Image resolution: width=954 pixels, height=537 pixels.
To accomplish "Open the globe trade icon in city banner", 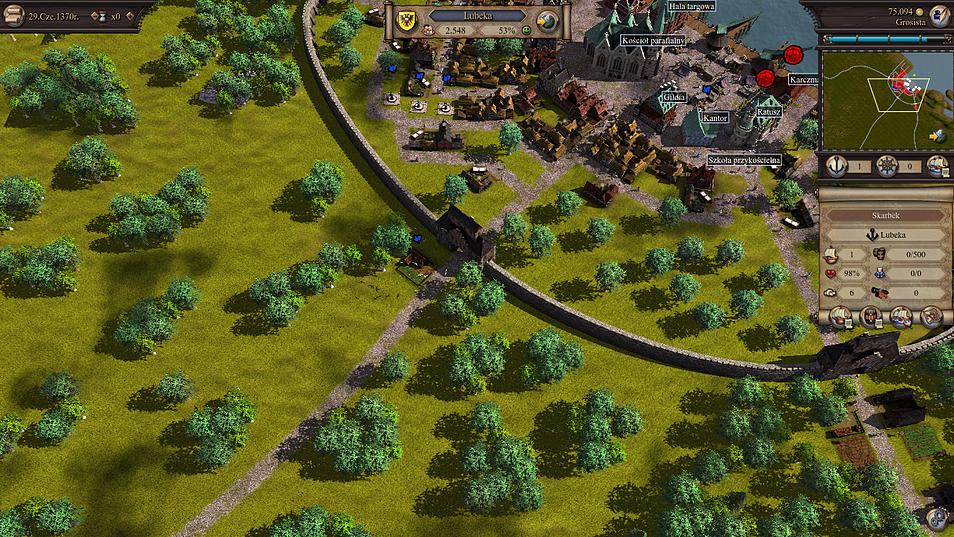I will pos(547,21).
